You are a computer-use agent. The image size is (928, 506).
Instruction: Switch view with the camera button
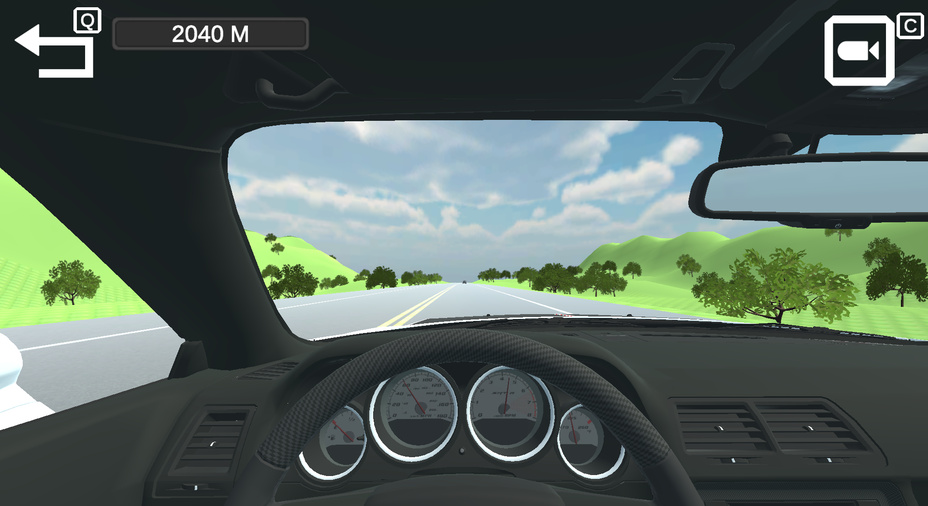pyautogui.click(x=857, y=50)
